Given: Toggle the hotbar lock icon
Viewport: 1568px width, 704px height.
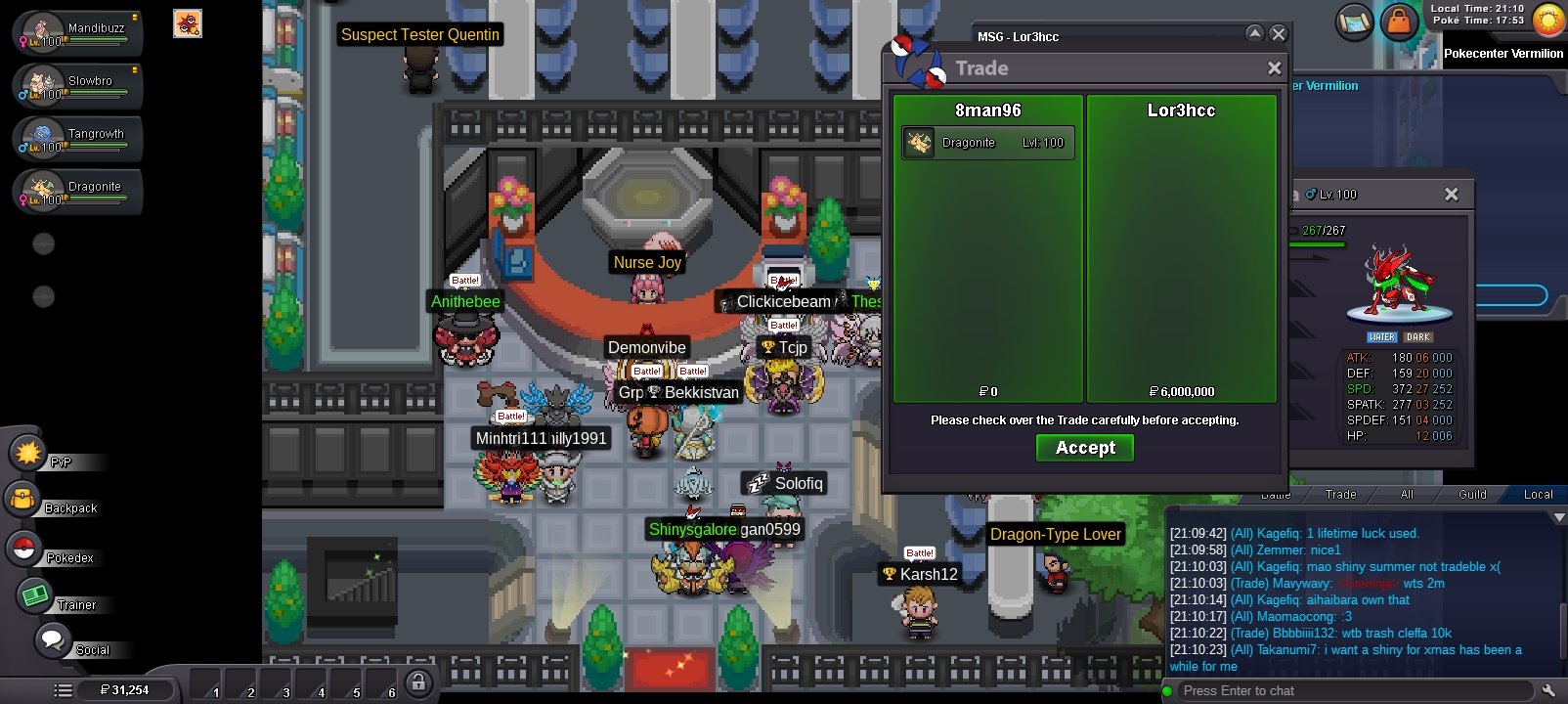Looking at the screenshot, I should tap(418, 682).
